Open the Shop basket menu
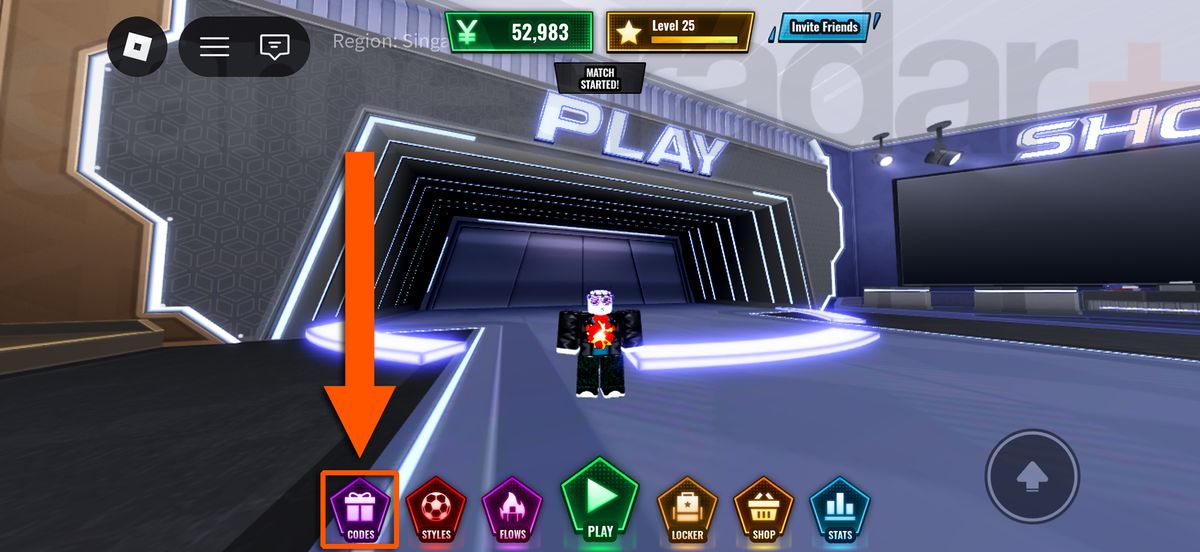 click(x=764, y=510)
